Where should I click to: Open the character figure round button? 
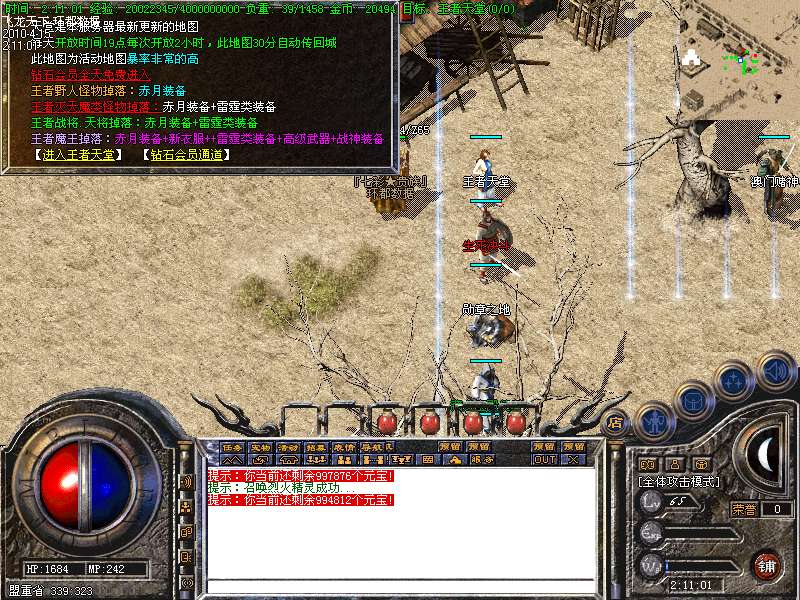654,420
